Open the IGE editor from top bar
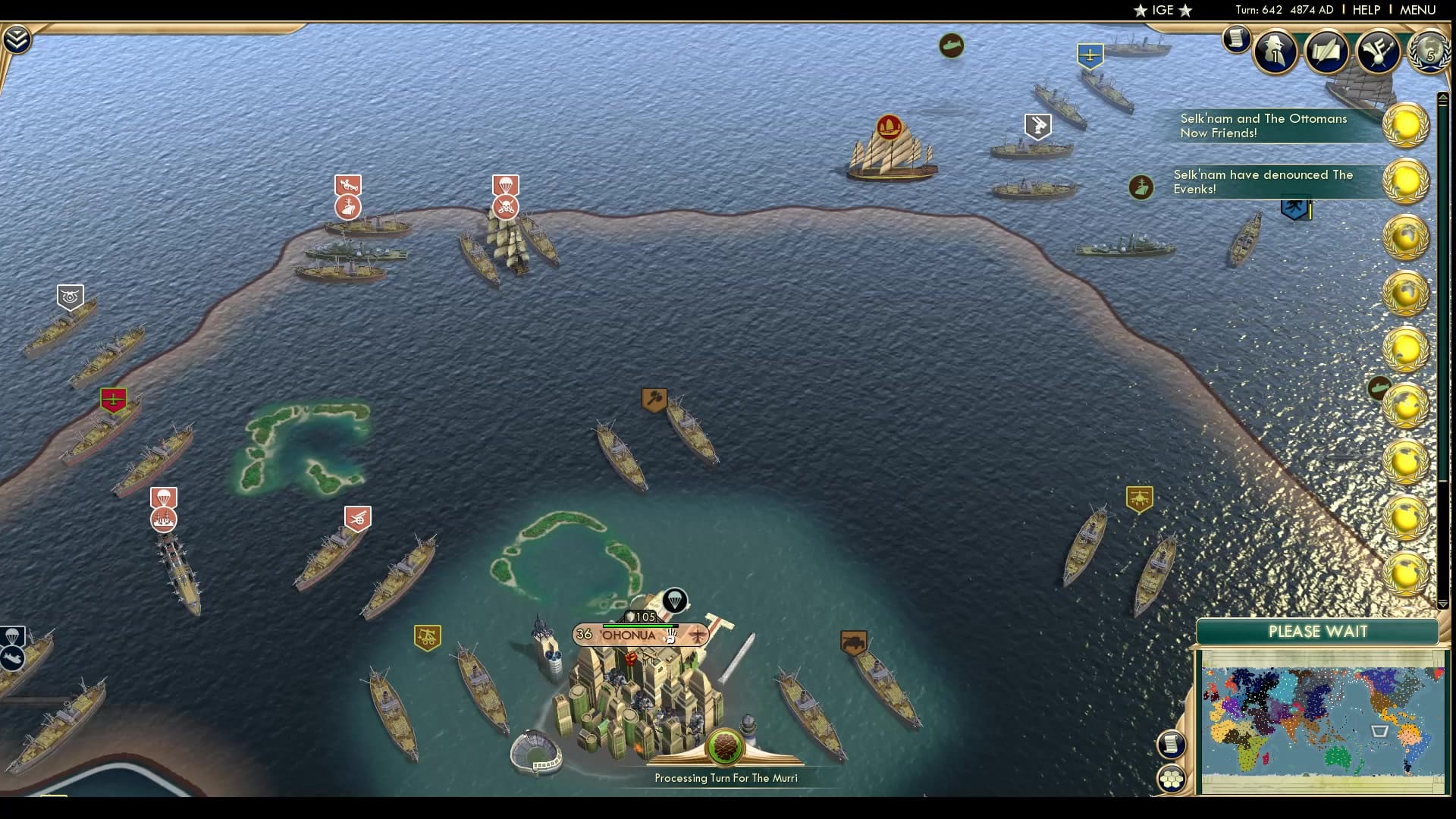The height and width of the screenshot is (819, 1456). click(1160, 11)
